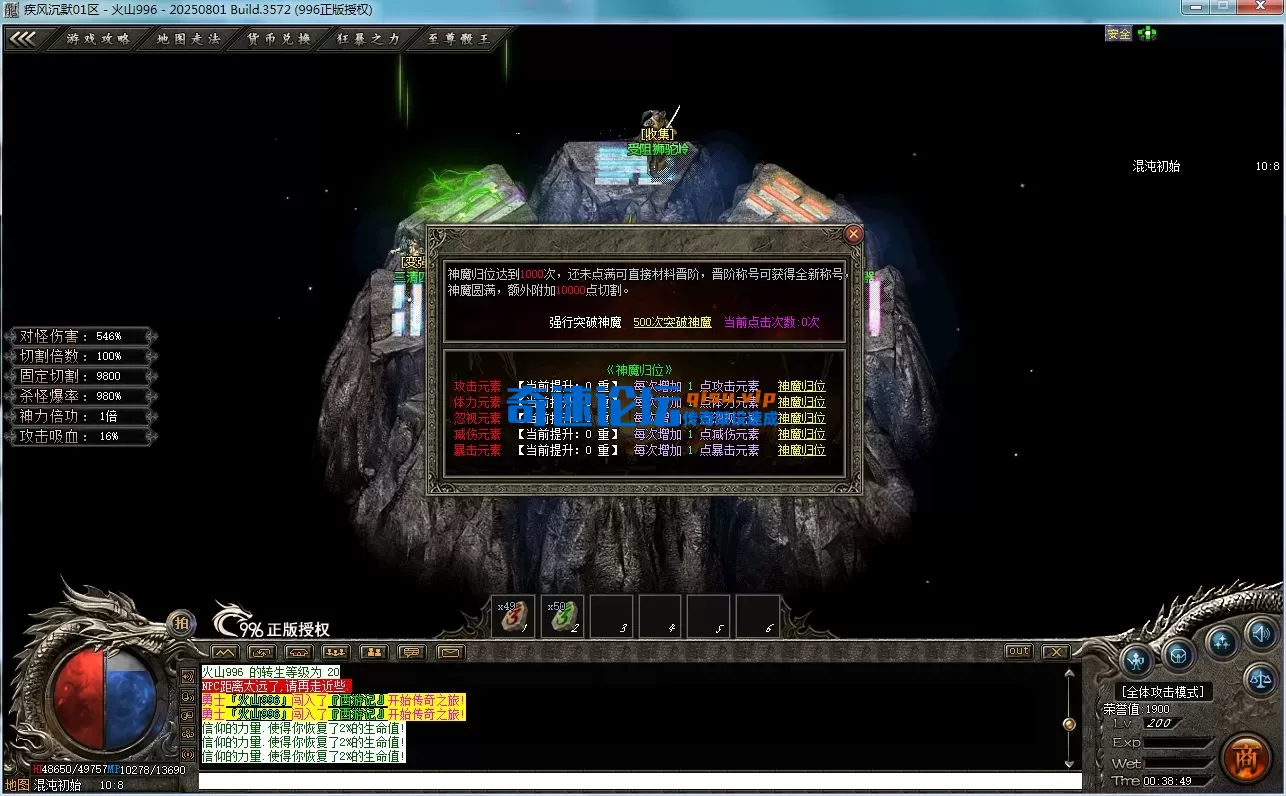
Task: Open the bag chest icon
Action: (1180, 657)
